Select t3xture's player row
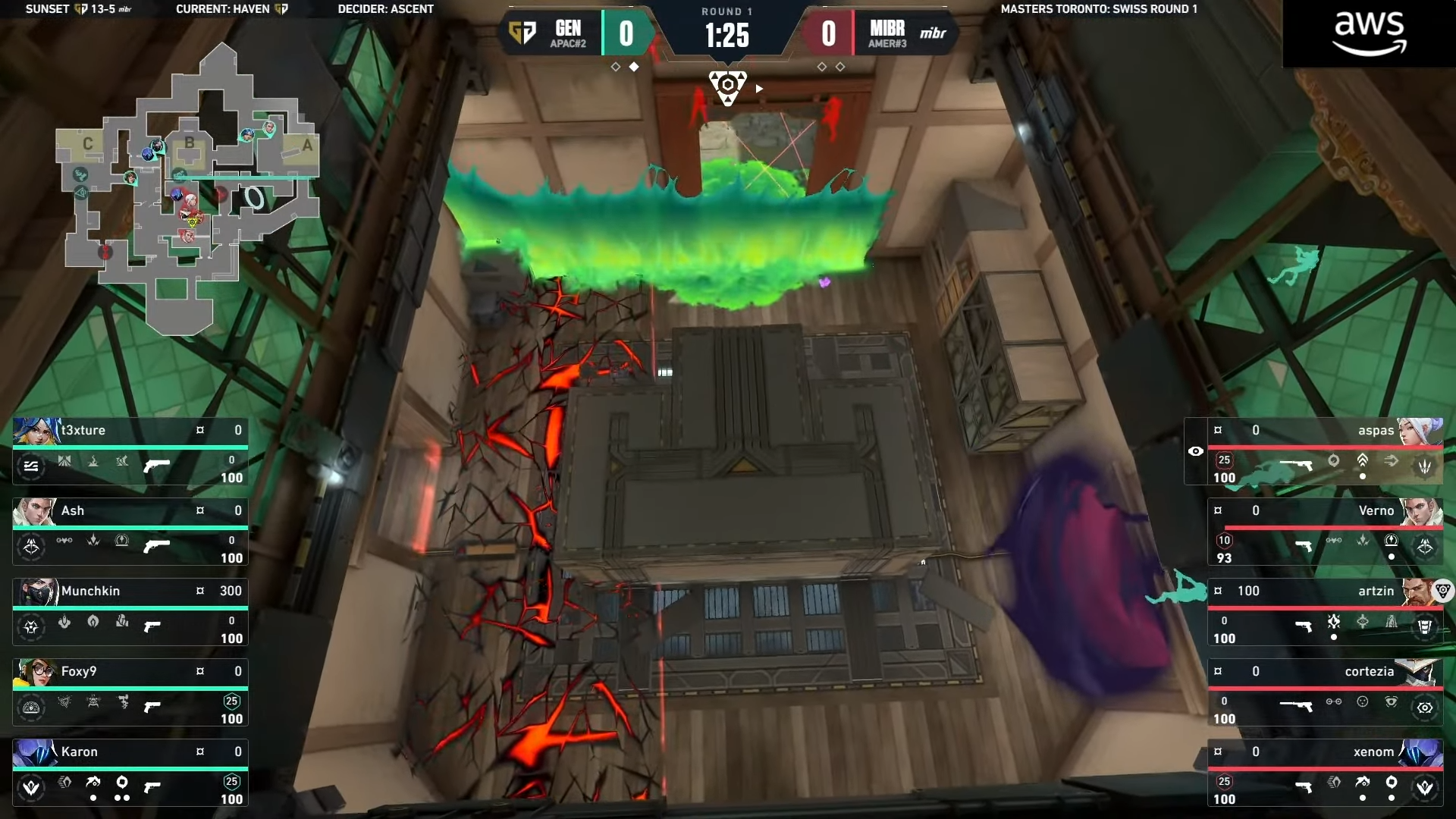The width and height of the screenshot is (1456, 819). 130,451
